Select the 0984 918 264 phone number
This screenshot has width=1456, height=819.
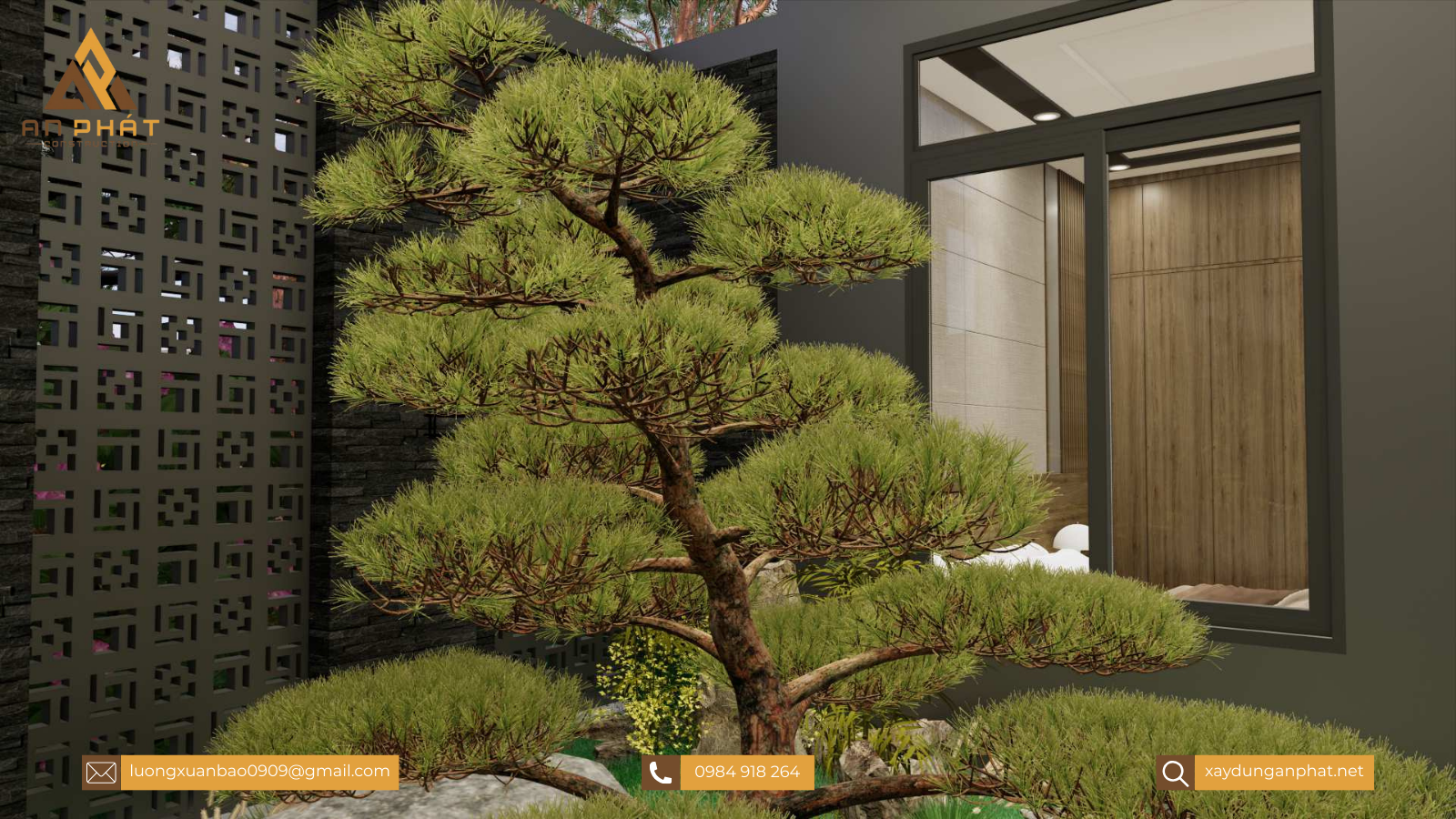[x=746, y=773]
